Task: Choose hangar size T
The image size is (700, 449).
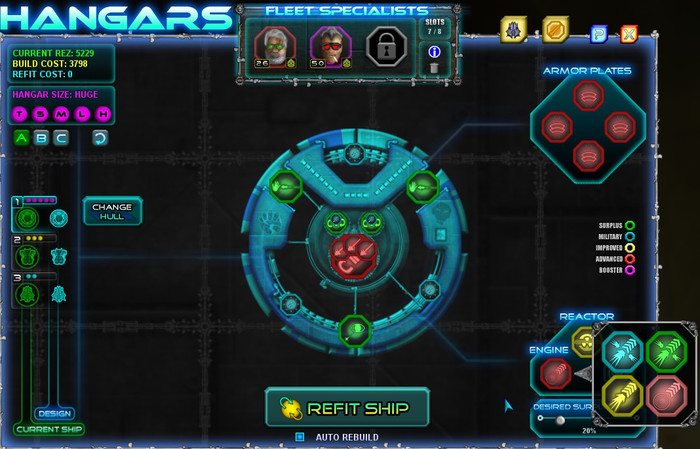Action: tap(21, 116)
